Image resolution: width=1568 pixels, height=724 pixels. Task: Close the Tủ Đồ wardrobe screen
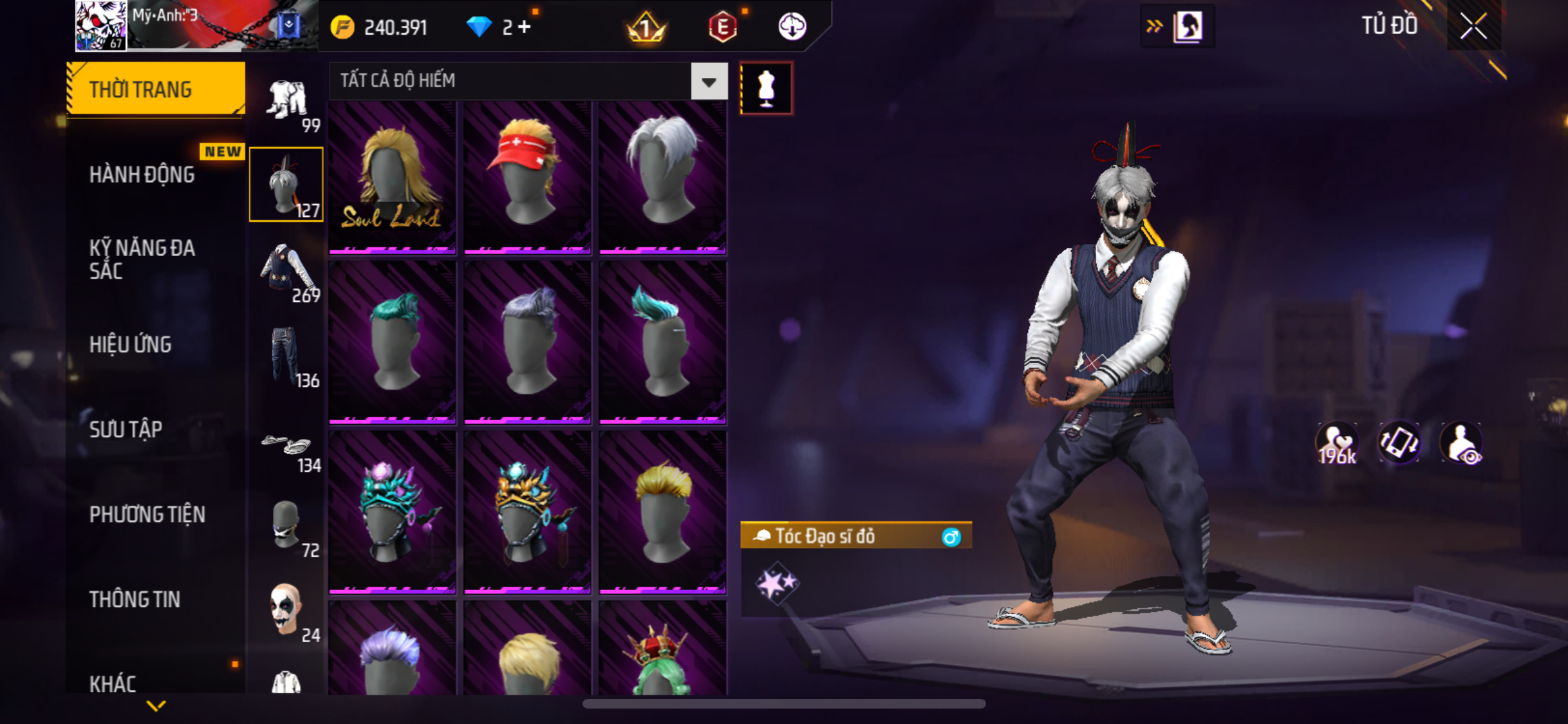click(1473, 26)
